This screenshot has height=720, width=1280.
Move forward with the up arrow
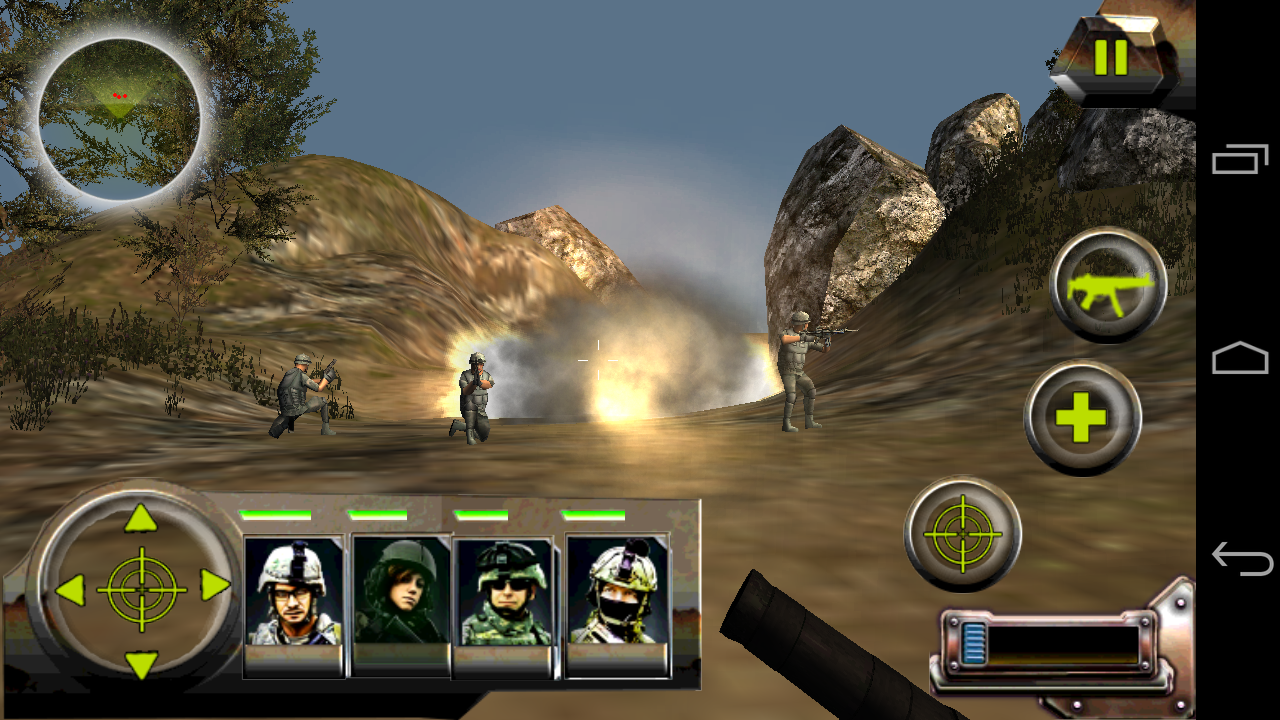(141, 518)
